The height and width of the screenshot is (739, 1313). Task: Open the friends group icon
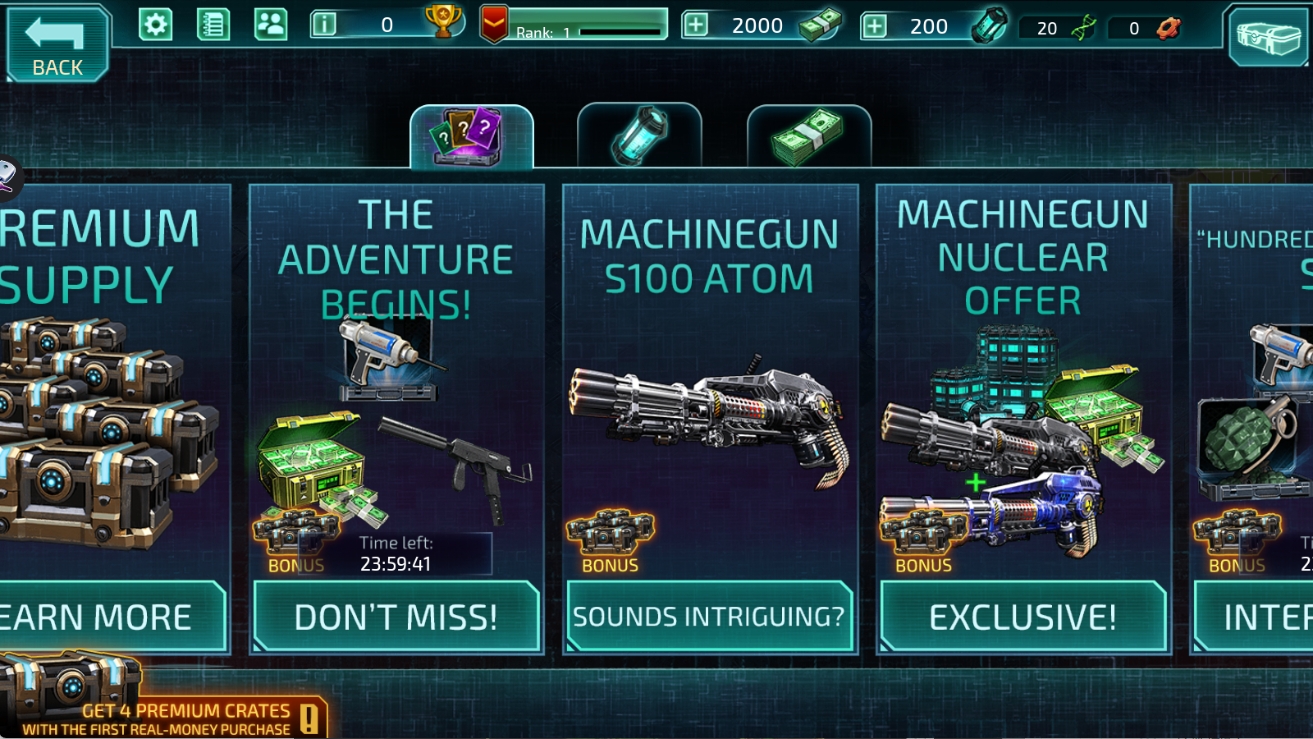coord(271,25)
